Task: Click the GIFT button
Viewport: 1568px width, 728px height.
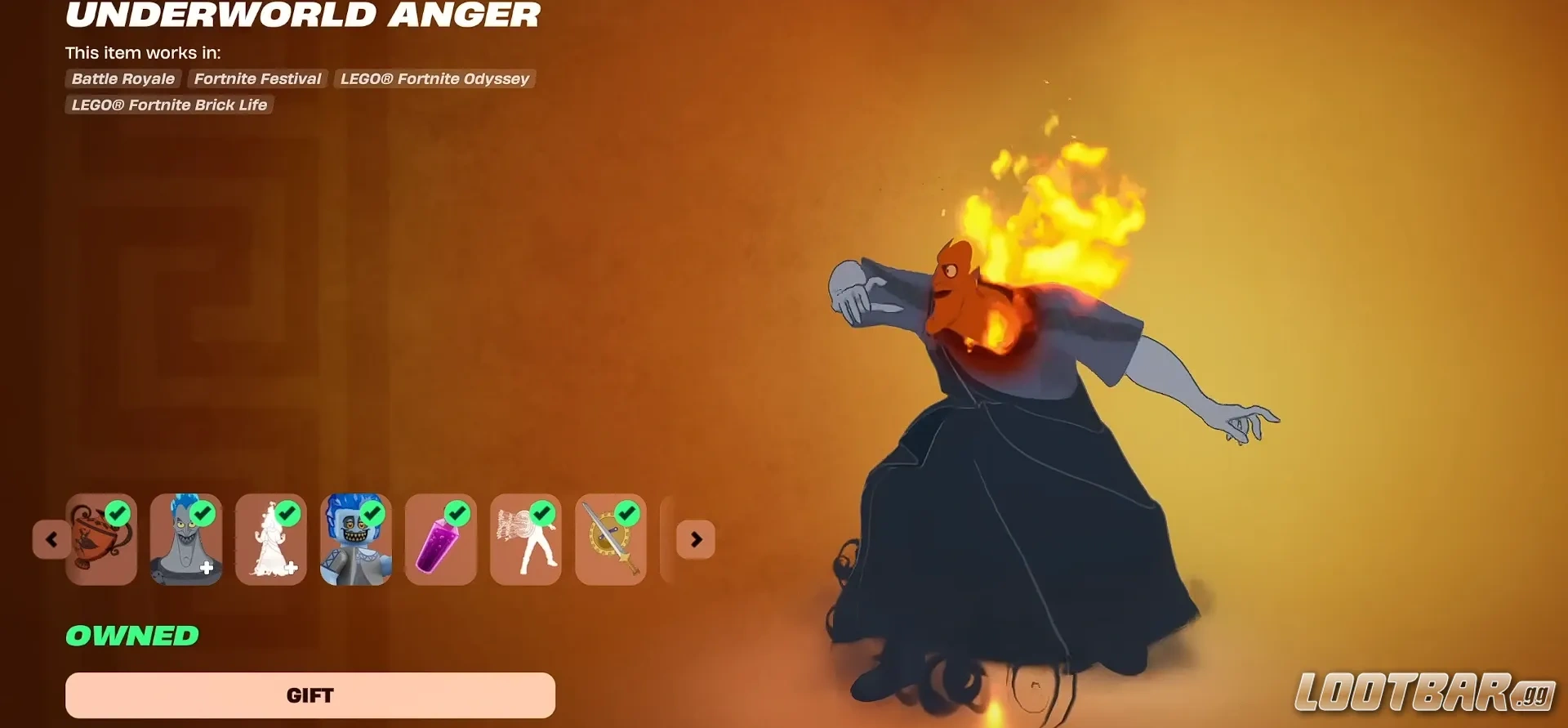Action: tap(310, 695)
